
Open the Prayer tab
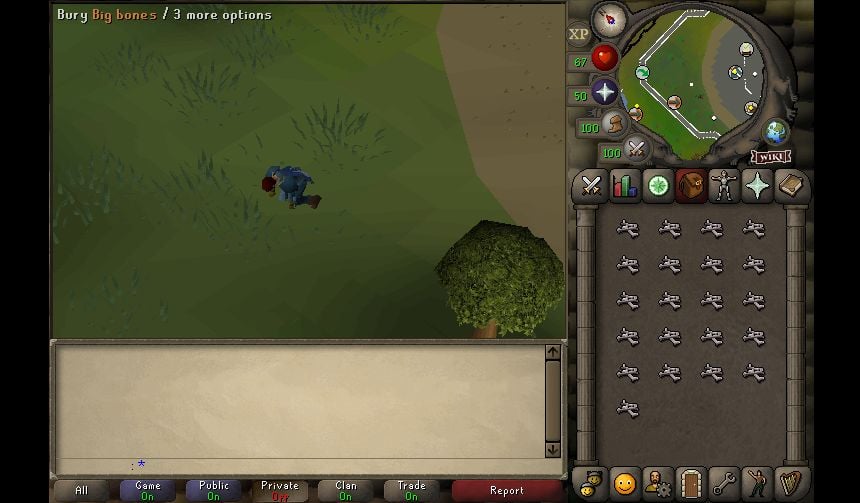[x=758, y=186]
